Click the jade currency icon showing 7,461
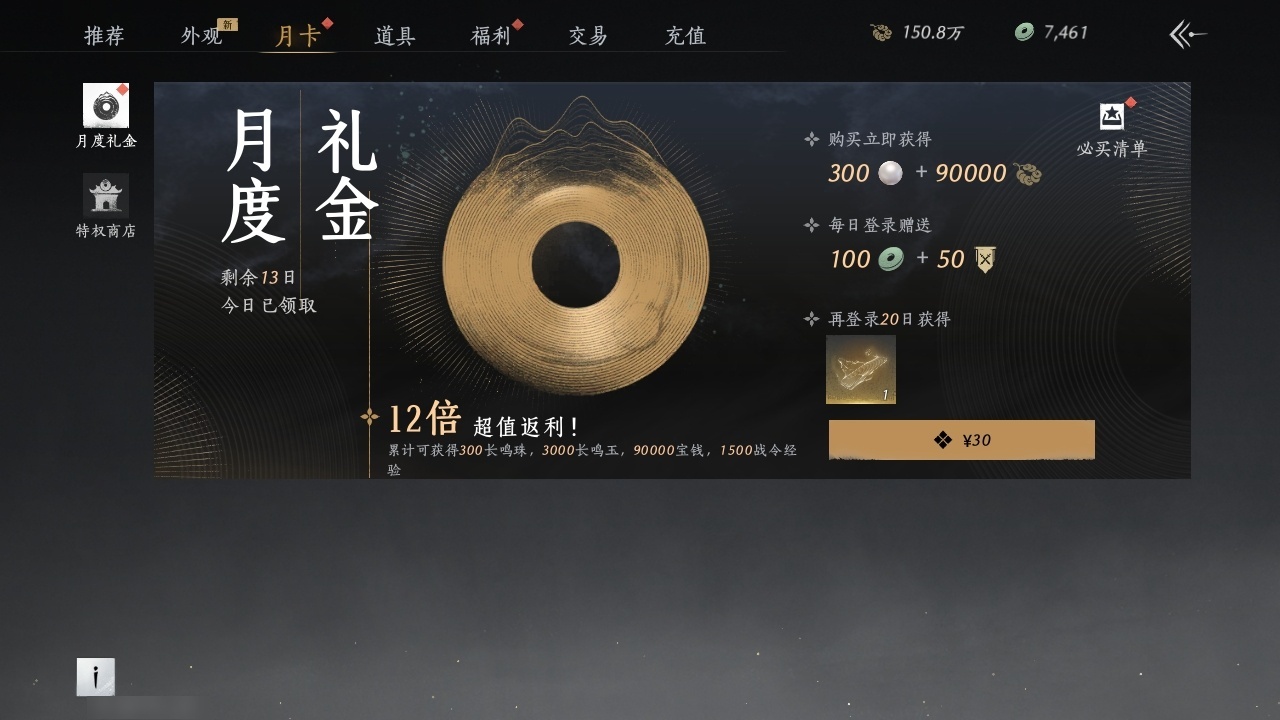The height and width of the screenshot is (720, 1280). [1024, 33]
